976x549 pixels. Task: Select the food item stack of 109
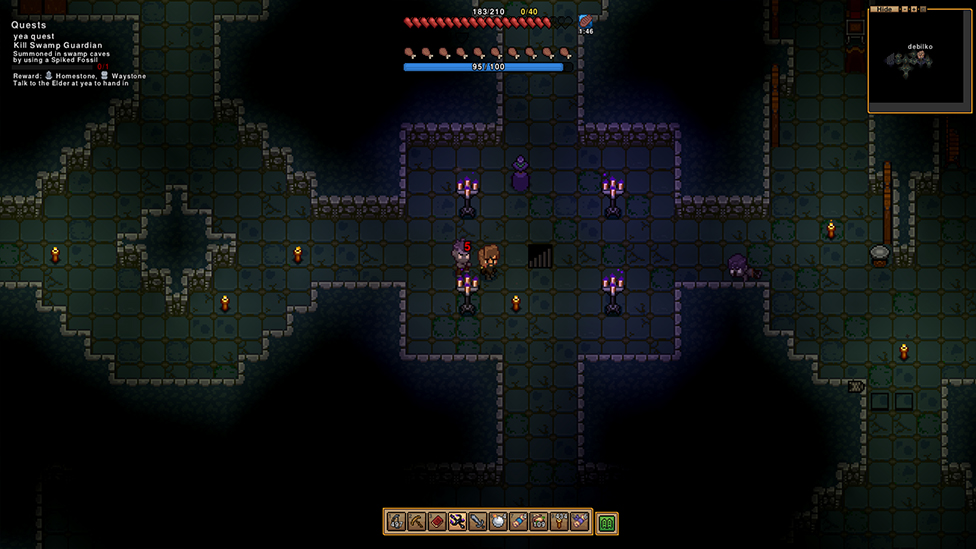[x=539, y=522]
